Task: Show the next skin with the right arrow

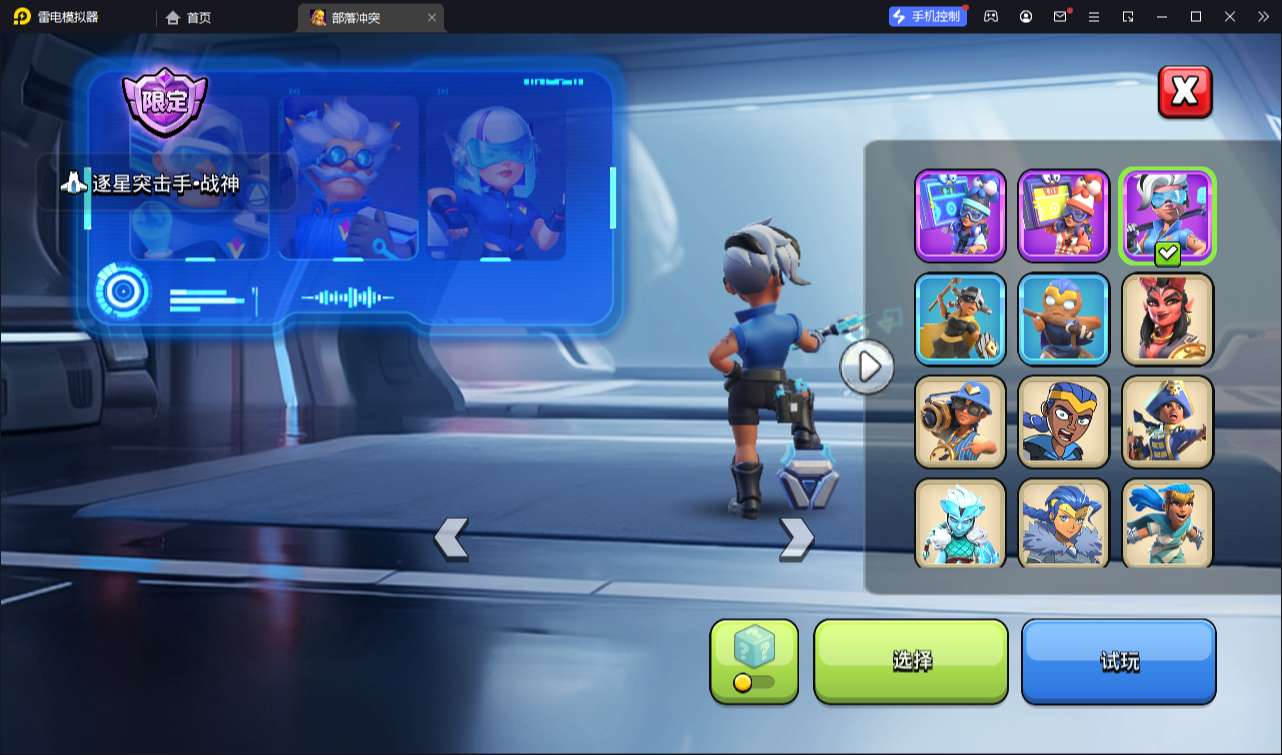Action: [796, 538]
